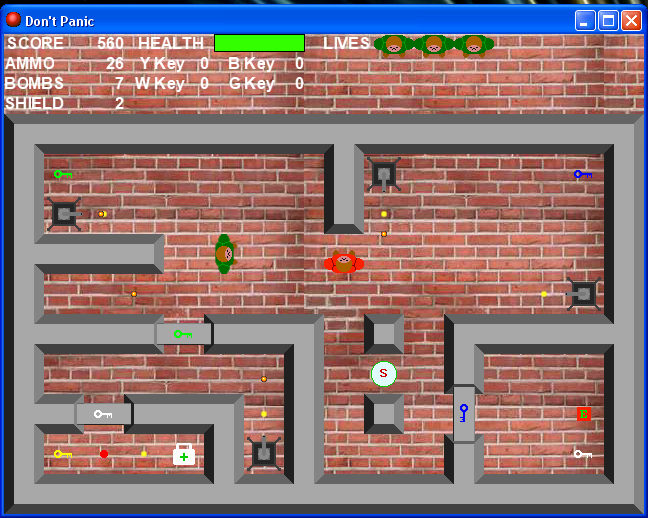This screenshot has width=648, height=518.
Task: Minimize the Don't Panic game window
Action: click(585, 20)
